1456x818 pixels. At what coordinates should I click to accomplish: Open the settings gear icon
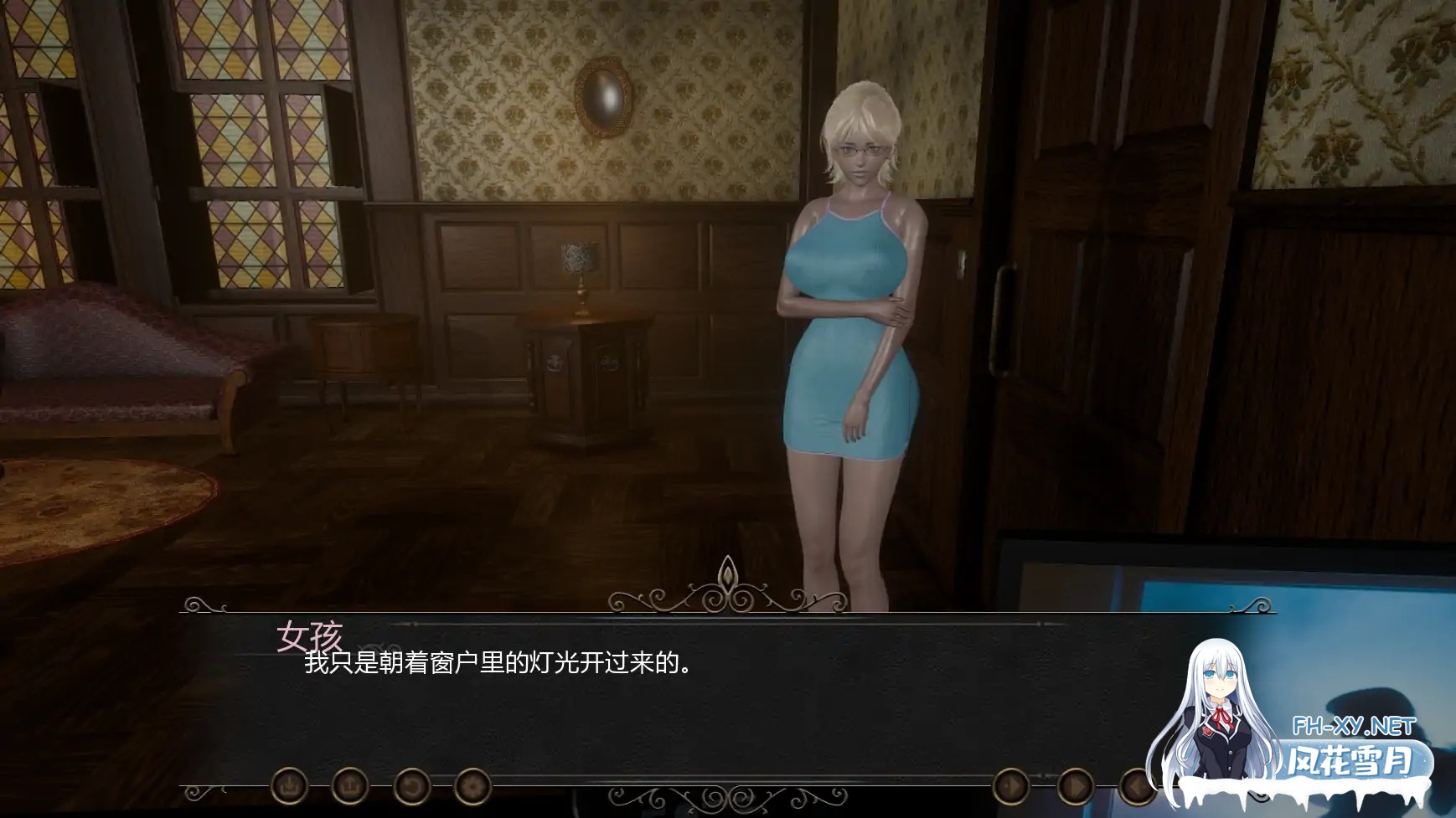[473, 785]
